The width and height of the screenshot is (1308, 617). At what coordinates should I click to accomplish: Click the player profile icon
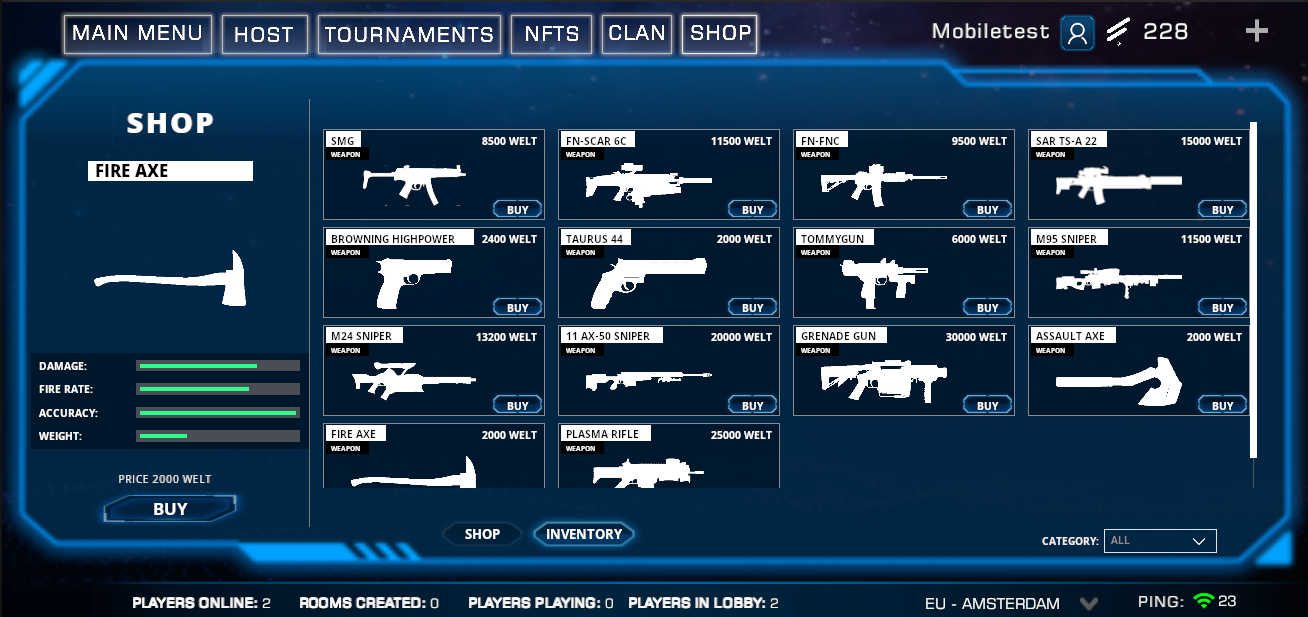(1077, 33)
